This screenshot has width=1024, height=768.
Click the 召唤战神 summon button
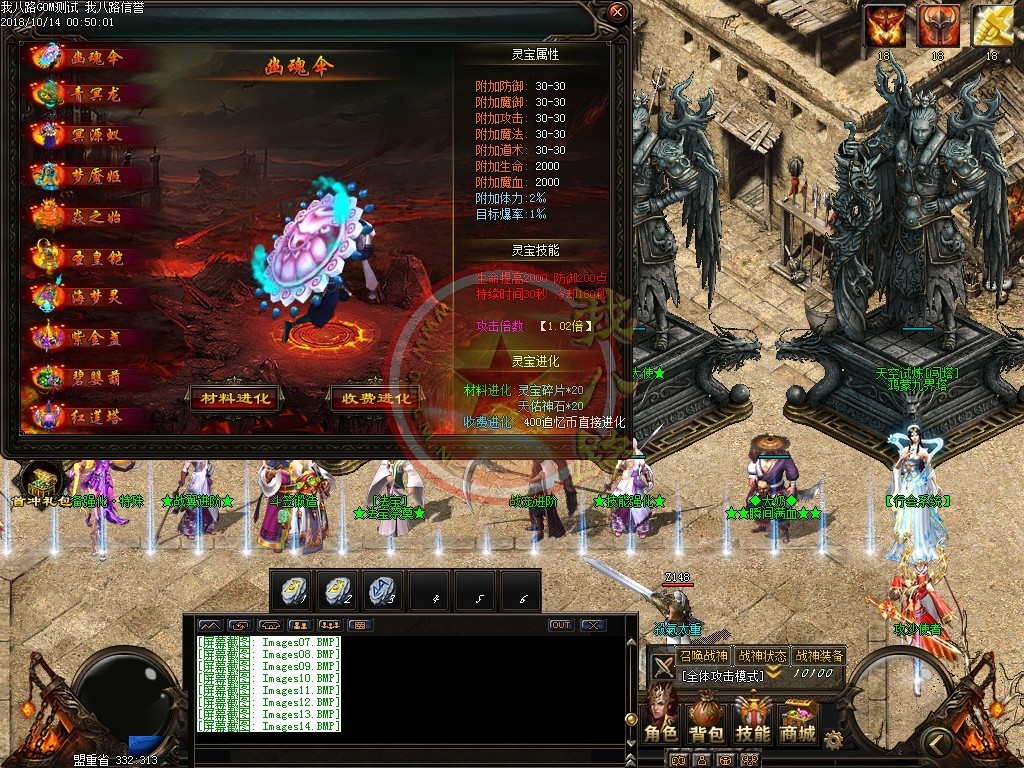704,656
